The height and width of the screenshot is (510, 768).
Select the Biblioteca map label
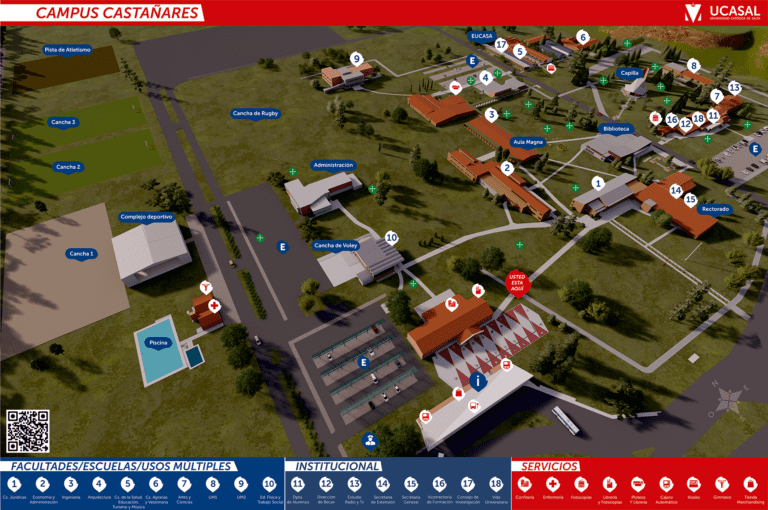click(x=616, y=129)
